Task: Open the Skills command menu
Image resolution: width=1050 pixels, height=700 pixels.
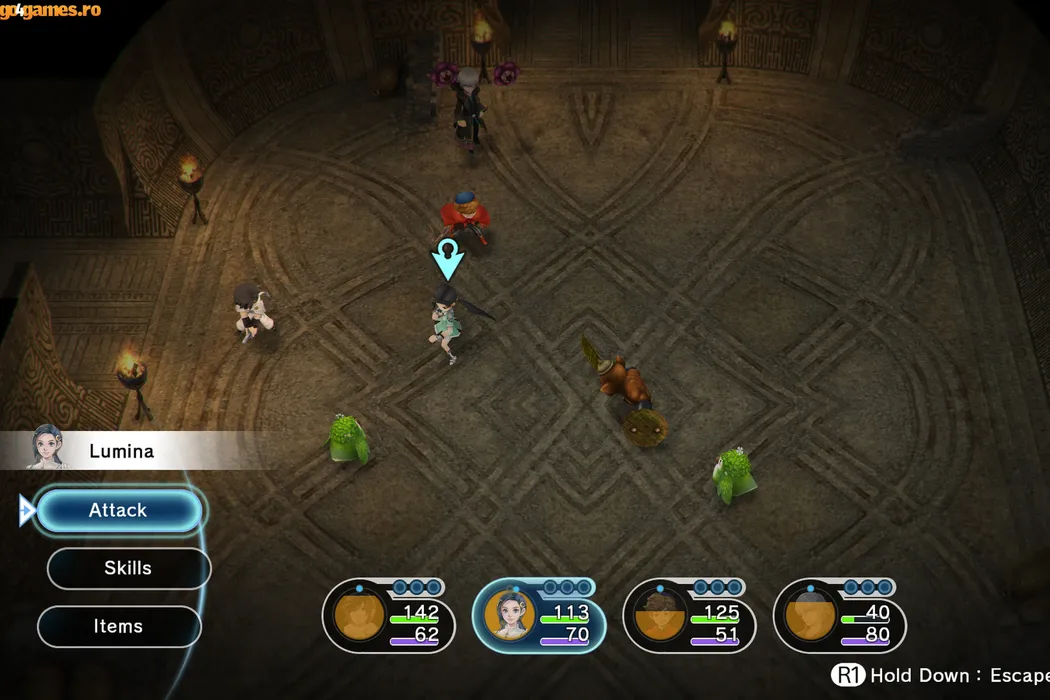Action: pyautogui.click(x=128, y=568)
